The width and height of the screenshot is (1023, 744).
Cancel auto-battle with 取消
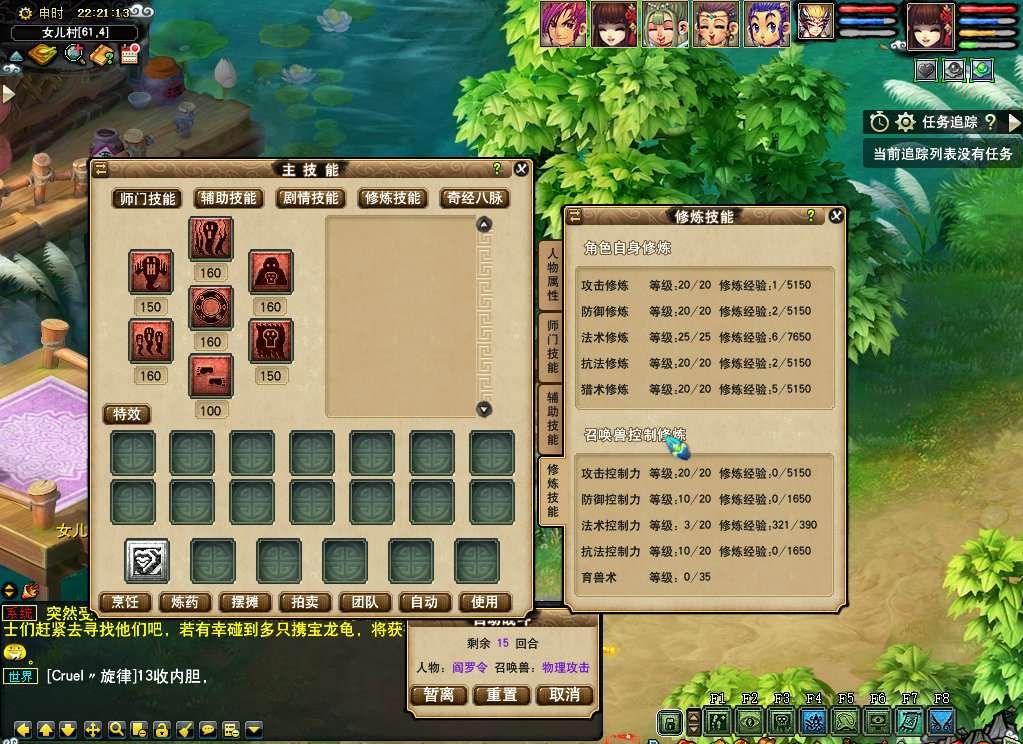[565, 695]
